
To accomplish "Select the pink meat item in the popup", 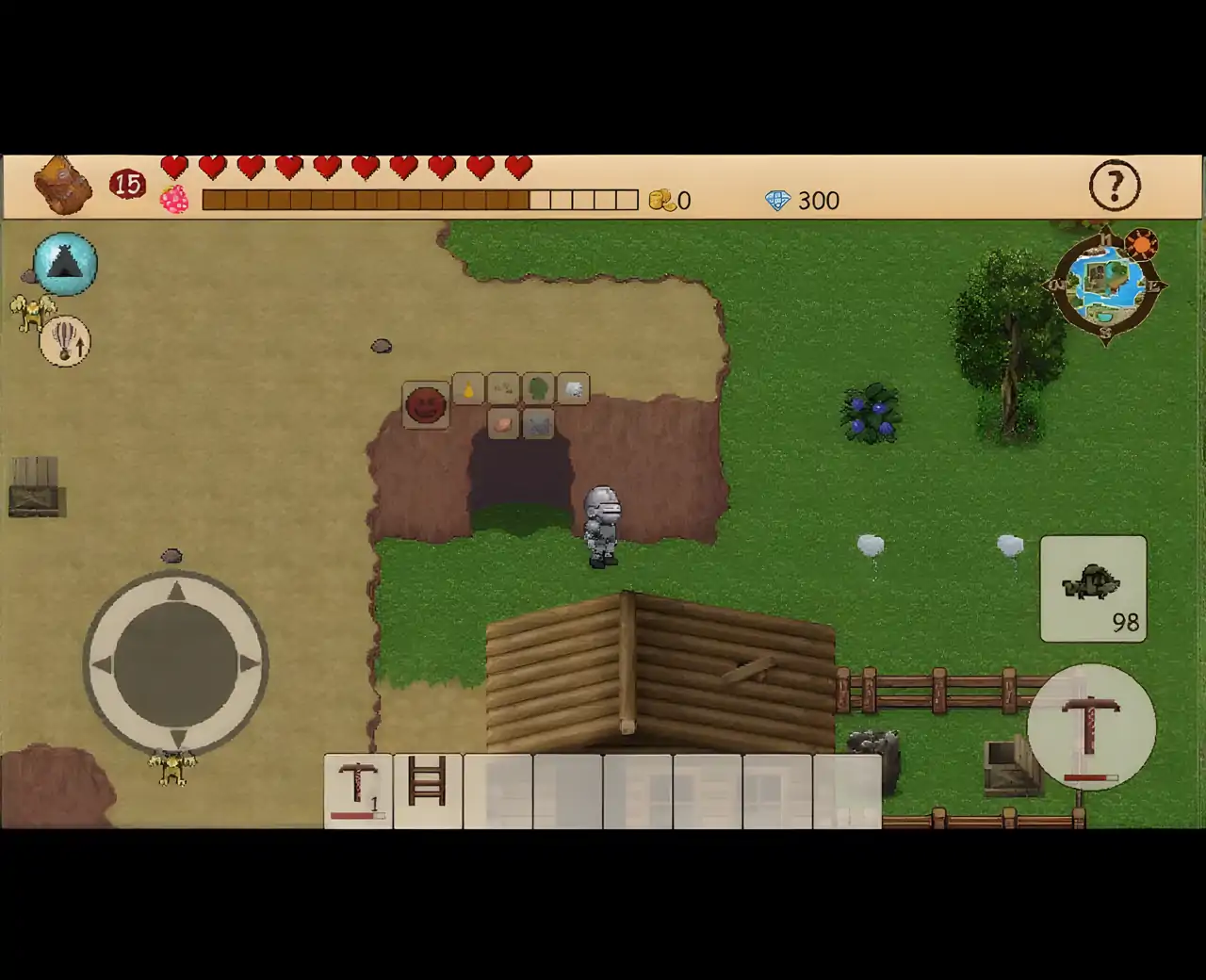I will click(502, 424).
